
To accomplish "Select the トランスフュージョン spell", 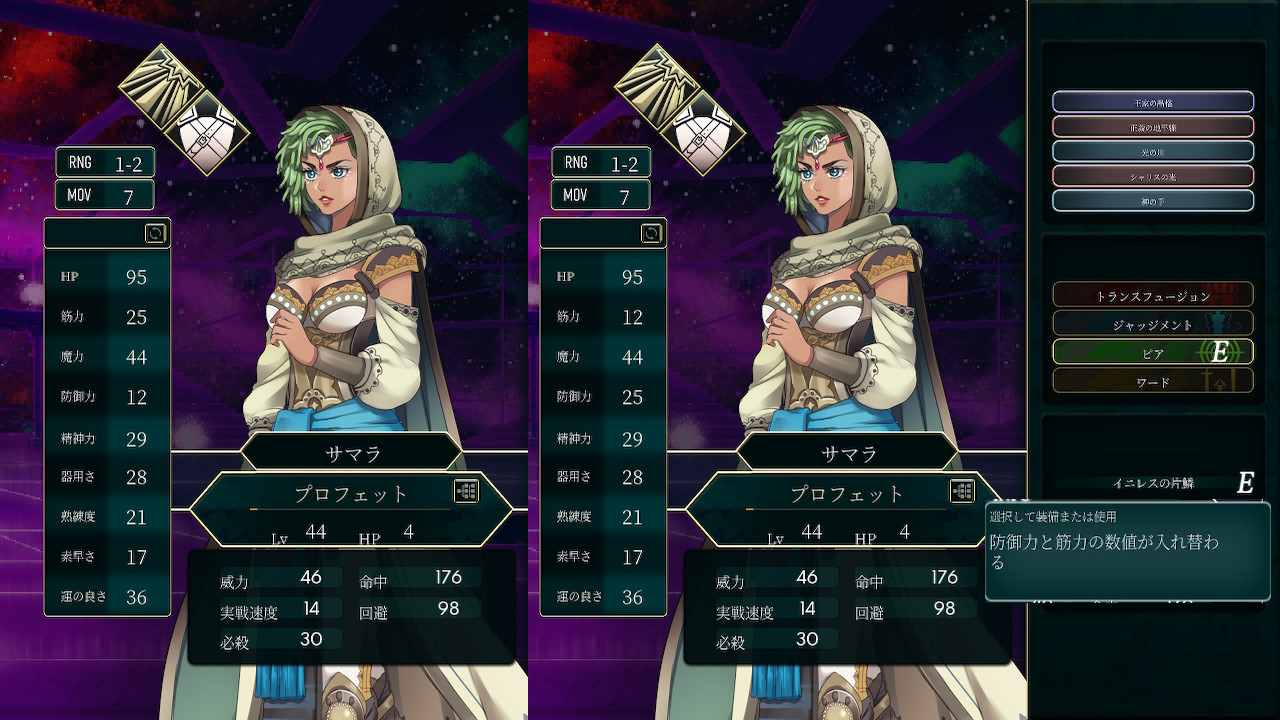I will (1152, 295).
